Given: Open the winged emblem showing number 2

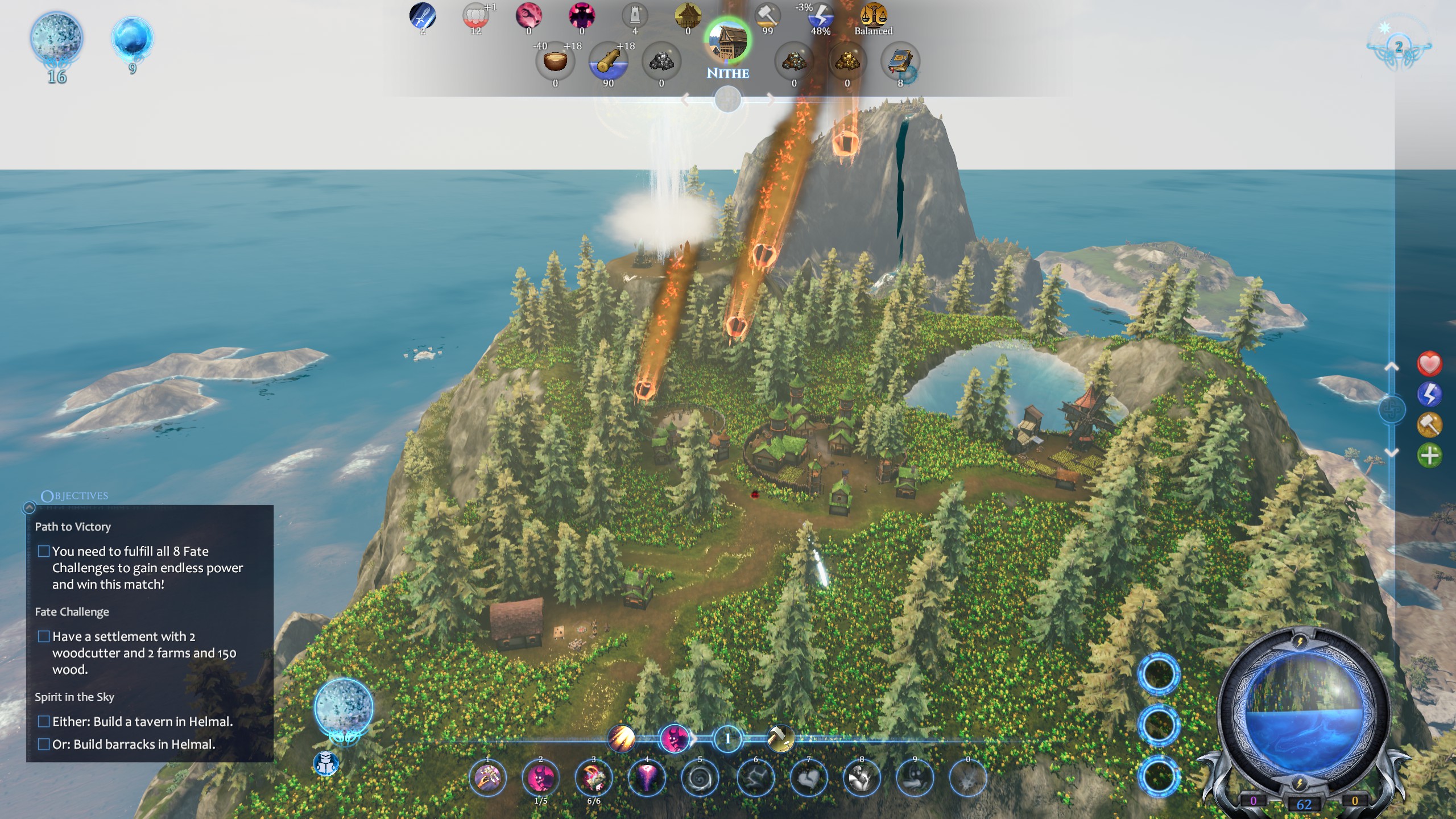Looking at the screenshot, I should [x=1399, y=47].
